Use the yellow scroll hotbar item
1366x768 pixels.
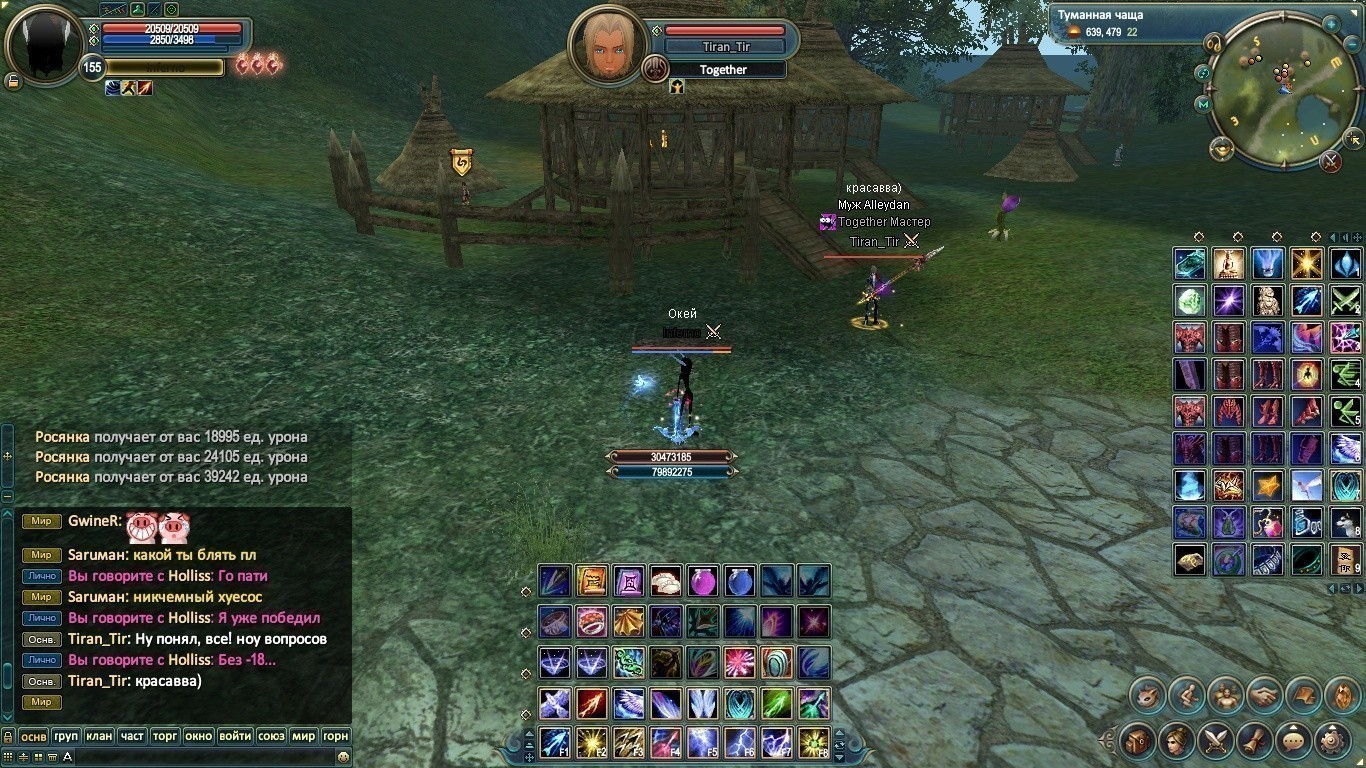[592, 581]
